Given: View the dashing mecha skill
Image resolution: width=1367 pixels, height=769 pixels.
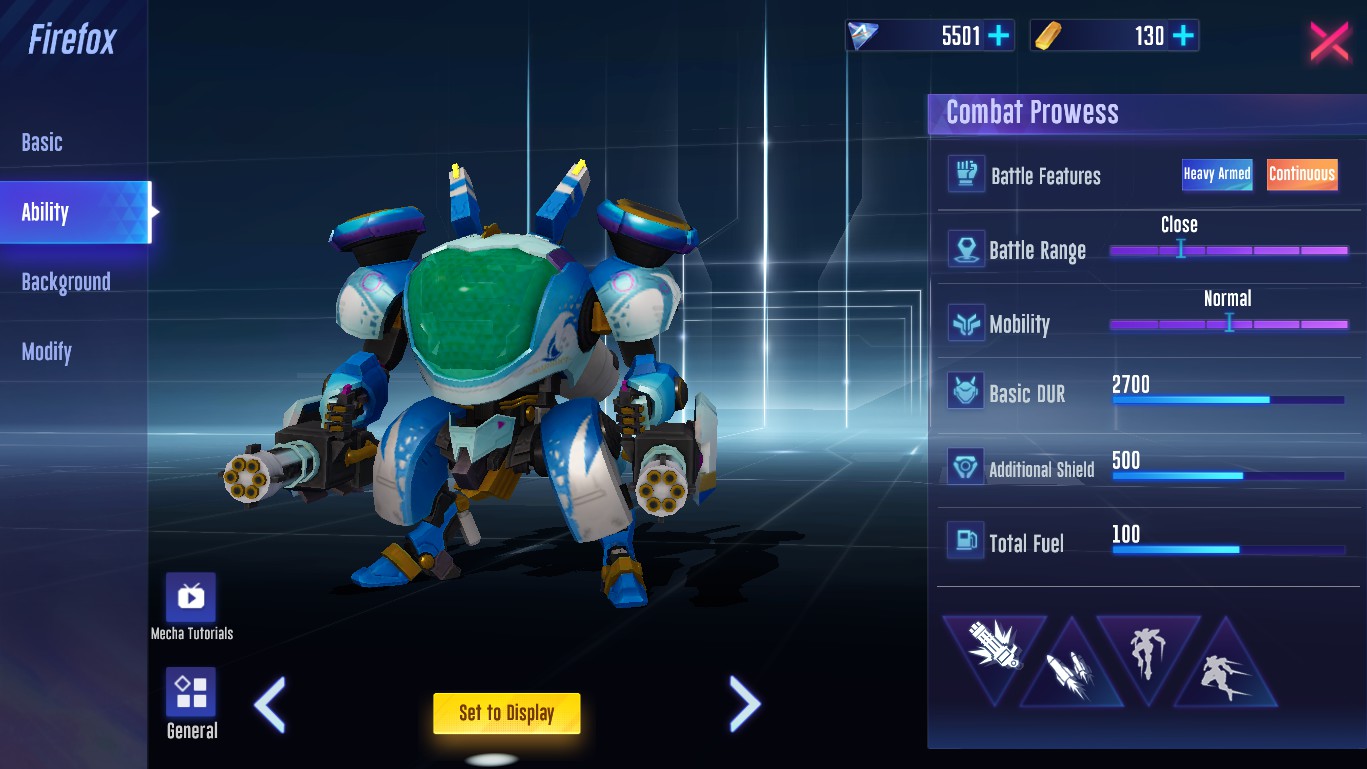Looking at the screenshot, I should 1224,670.
